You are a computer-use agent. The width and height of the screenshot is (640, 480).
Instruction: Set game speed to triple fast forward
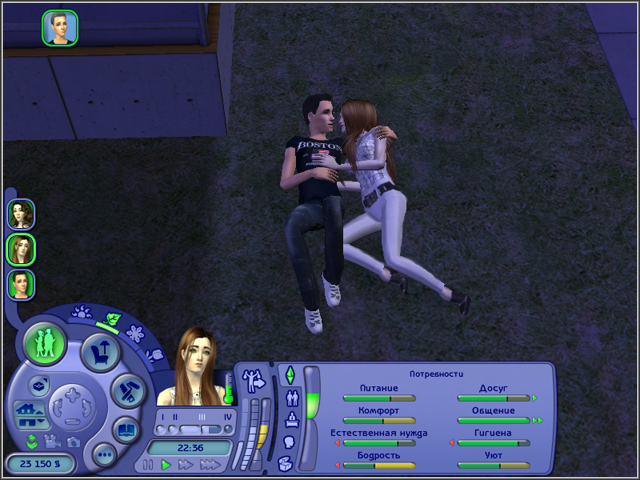(x=209, y=465)
